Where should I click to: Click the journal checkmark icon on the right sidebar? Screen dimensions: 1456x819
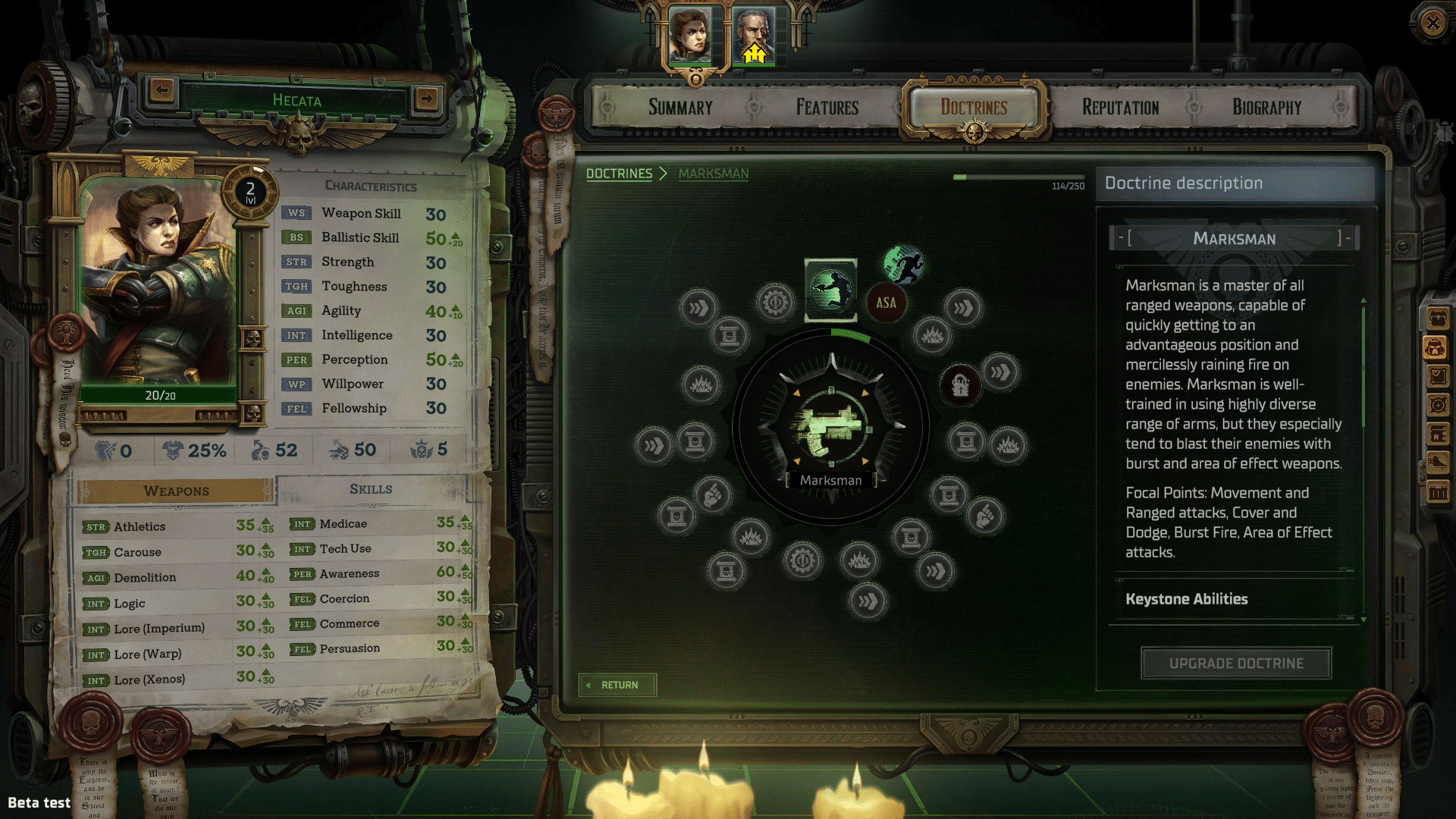point(1436,375)
